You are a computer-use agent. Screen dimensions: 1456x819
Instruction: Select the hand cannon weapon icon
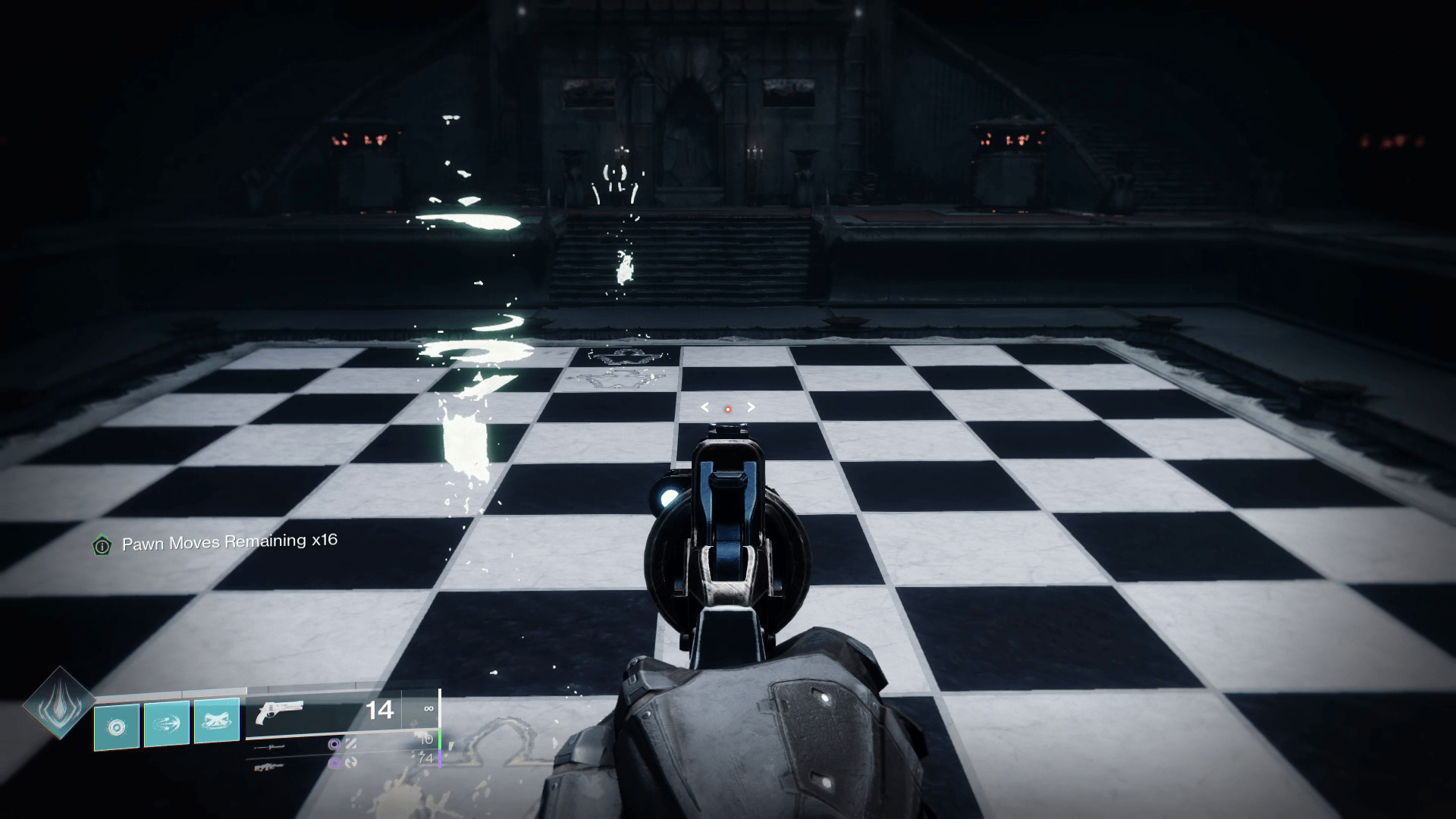pyautogui.click(x=281, y=711)
